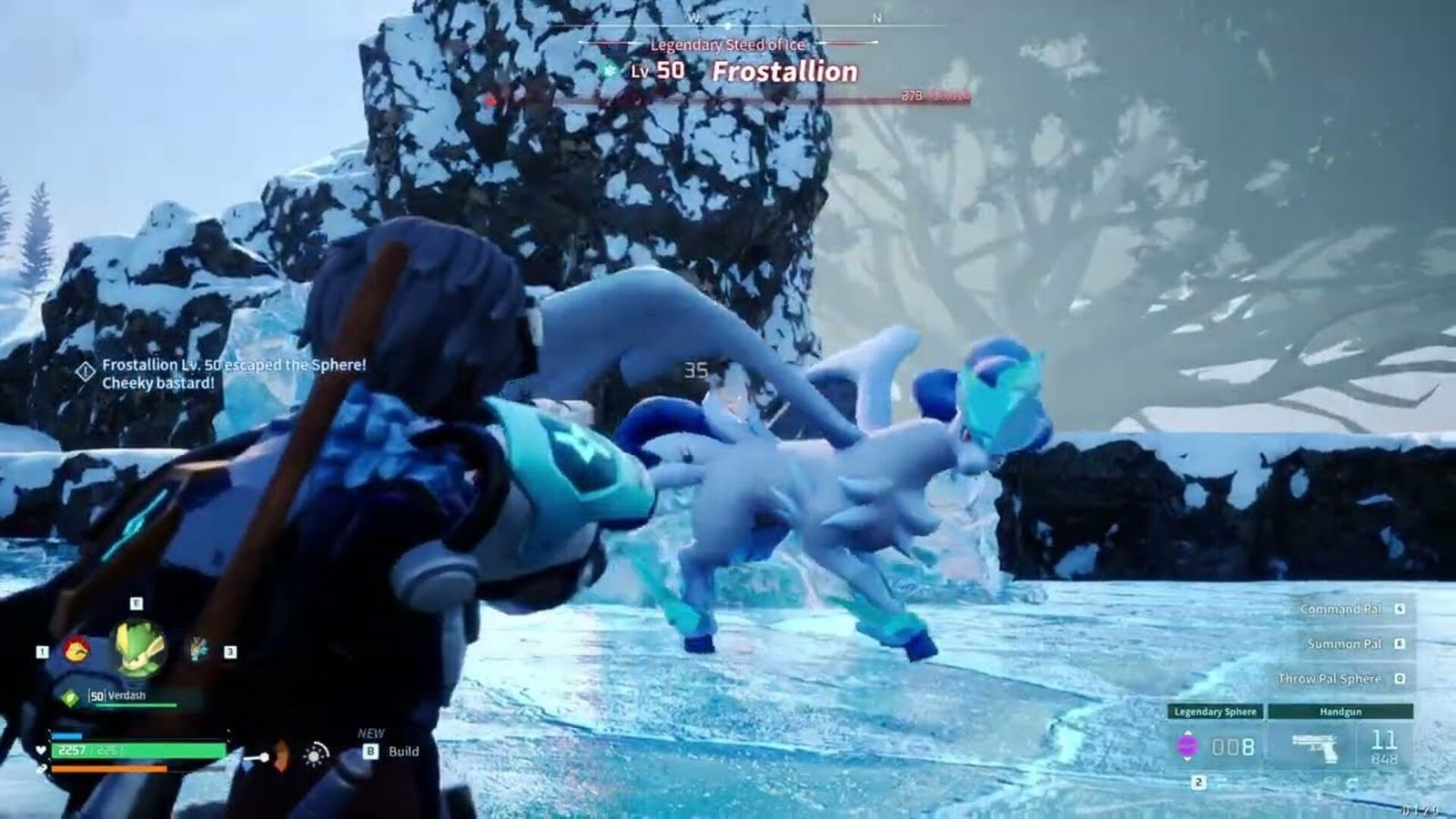Click the green leaf element icon beside Verdash
Image resolution: width=1456 pixels, height=819 pixels.
[x=68, y=695]
